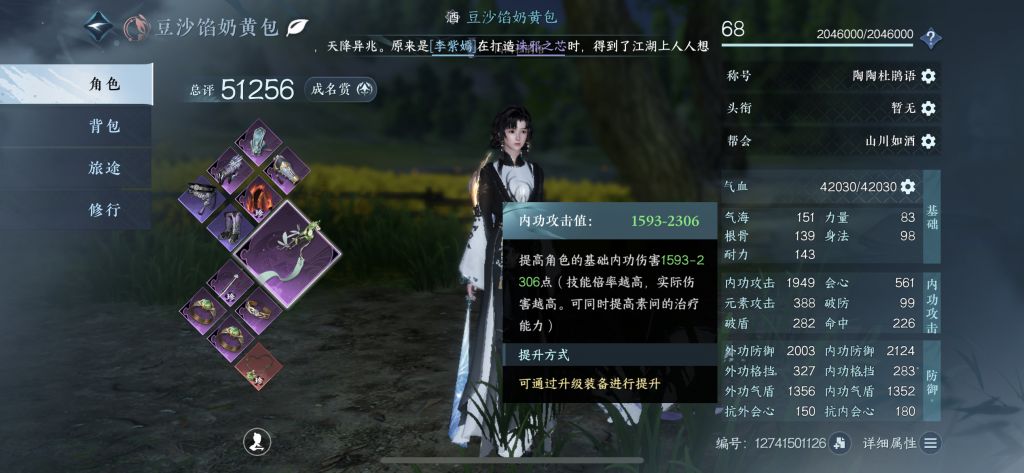Select the orange armor equipment slot
Screen dimensions: 1024x473
click(x=255, y=194)
